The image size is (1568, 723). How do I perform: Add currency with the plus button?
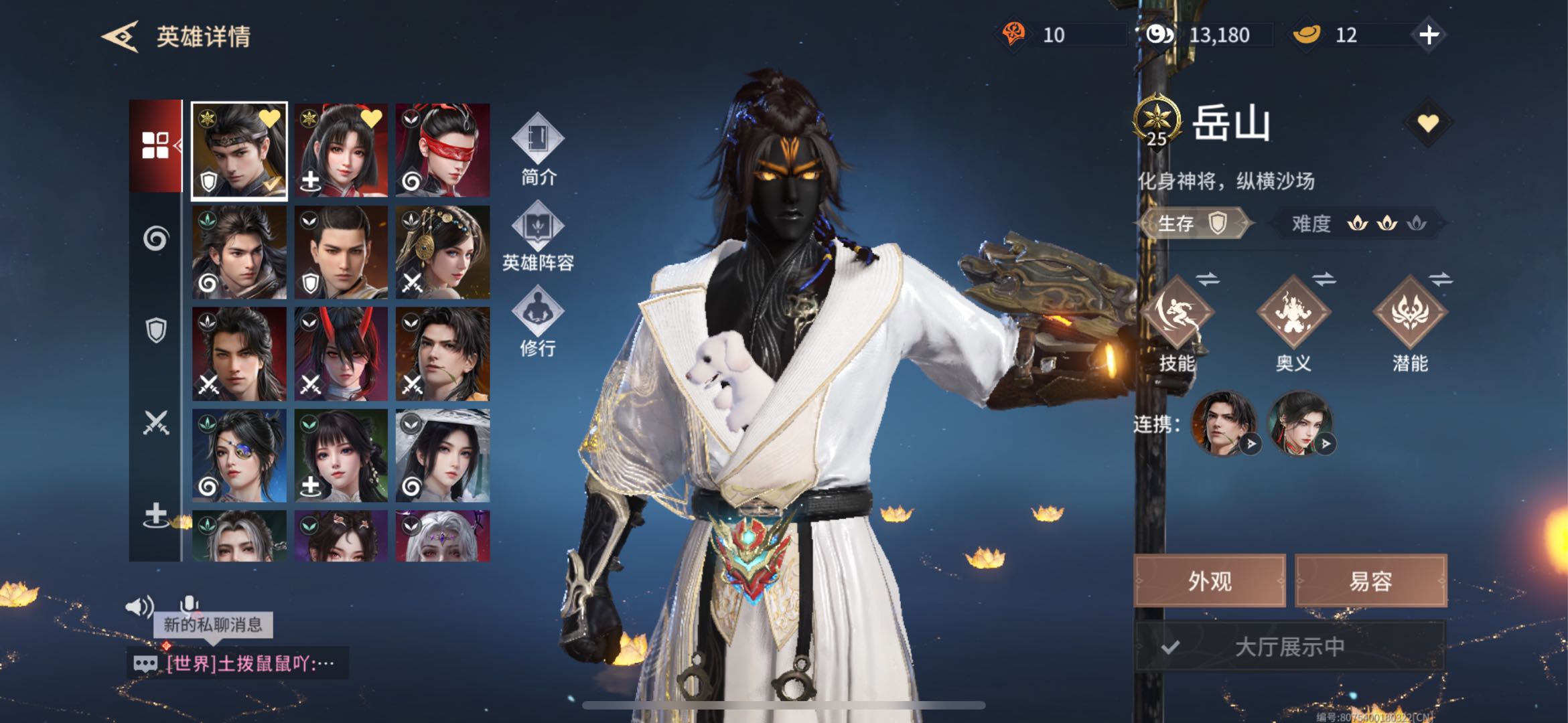click(x=1429, y=35)
